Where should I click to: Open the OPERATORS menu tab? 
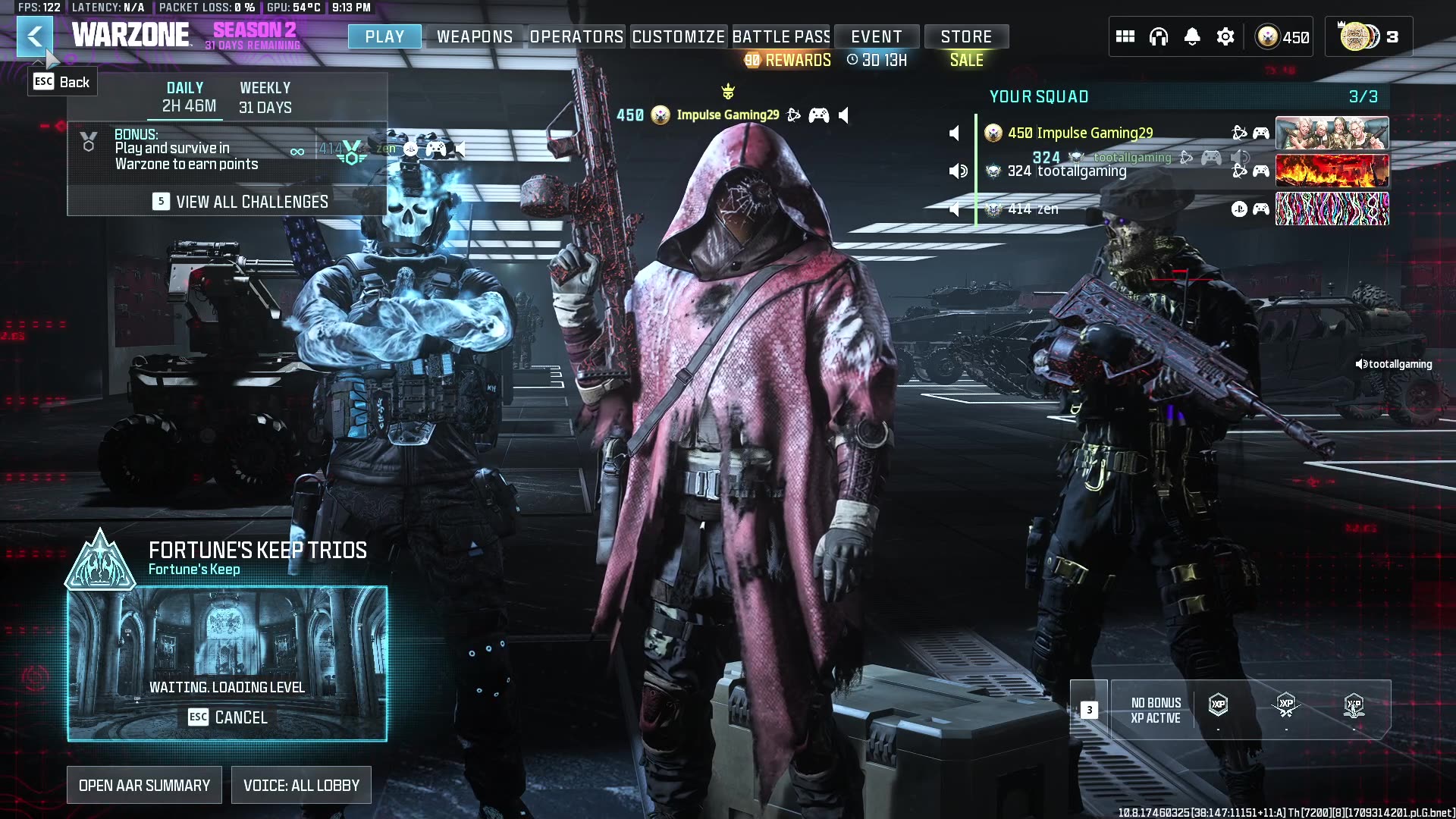(576, 36)
